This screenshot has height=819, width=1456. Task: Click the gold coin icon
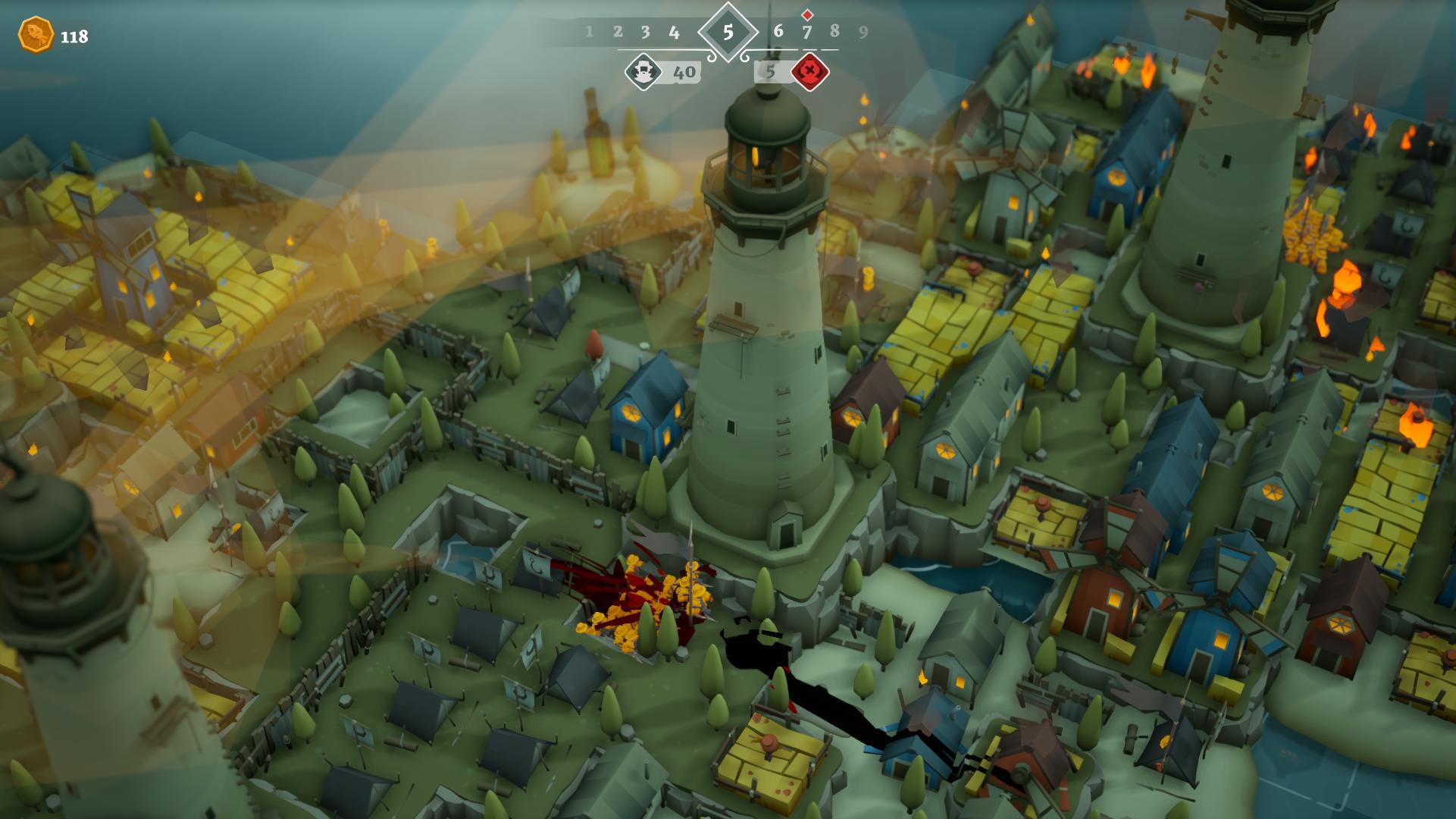(x=36, y=35)
